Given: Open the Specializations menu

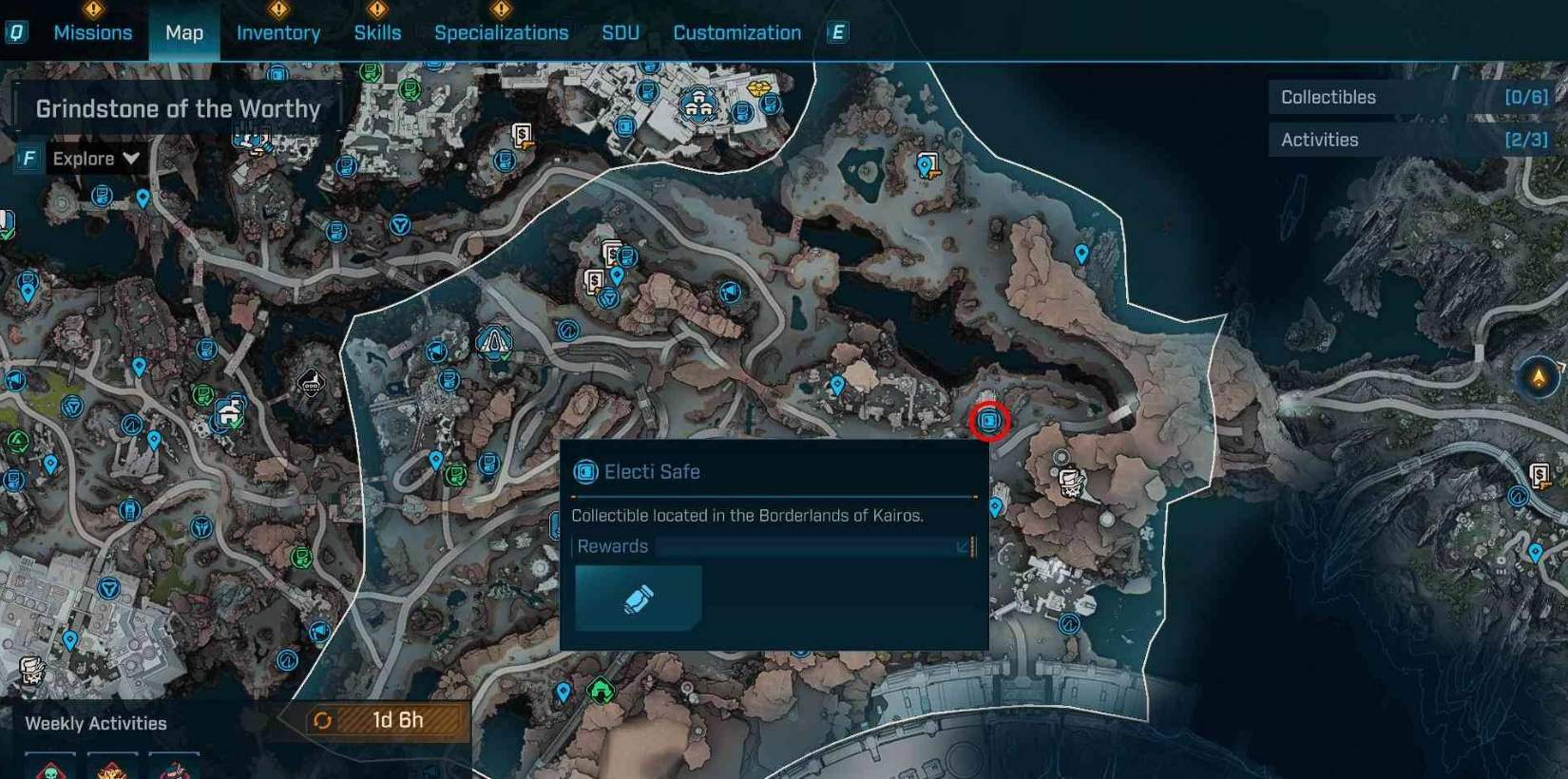Looking at the screenshot, I should pos(502,31).
